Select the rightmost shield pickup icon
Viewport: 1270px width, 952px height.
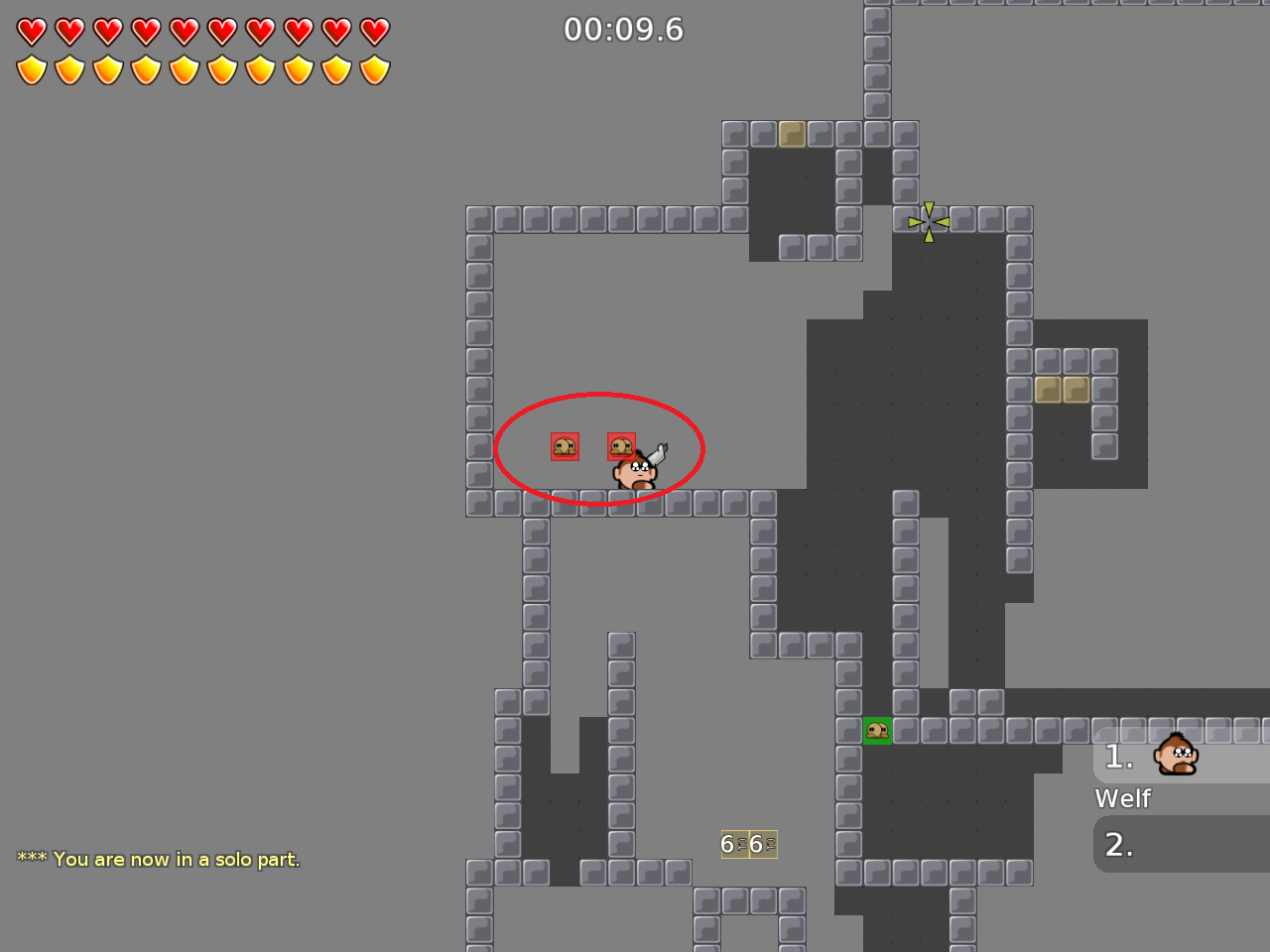click(x=375, y=69)
